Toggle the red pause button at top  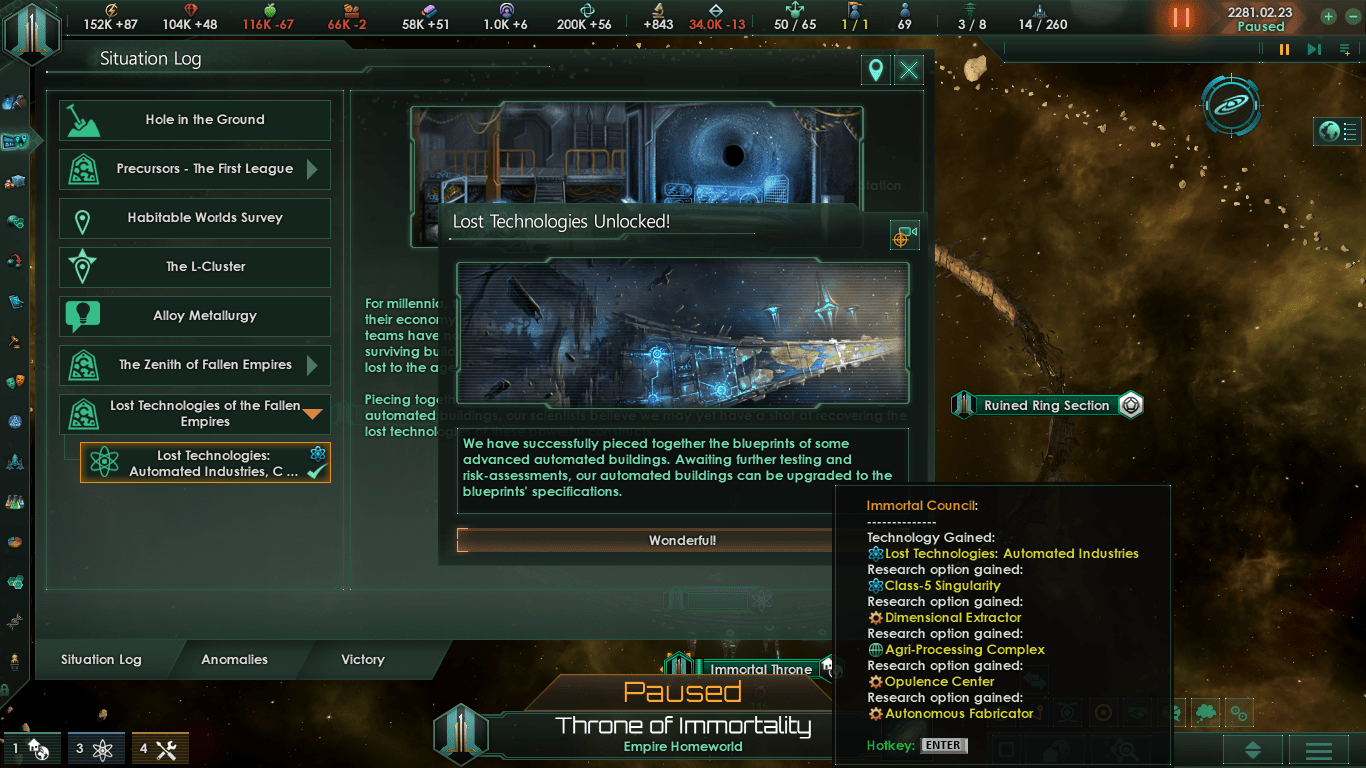[1181, 17]
